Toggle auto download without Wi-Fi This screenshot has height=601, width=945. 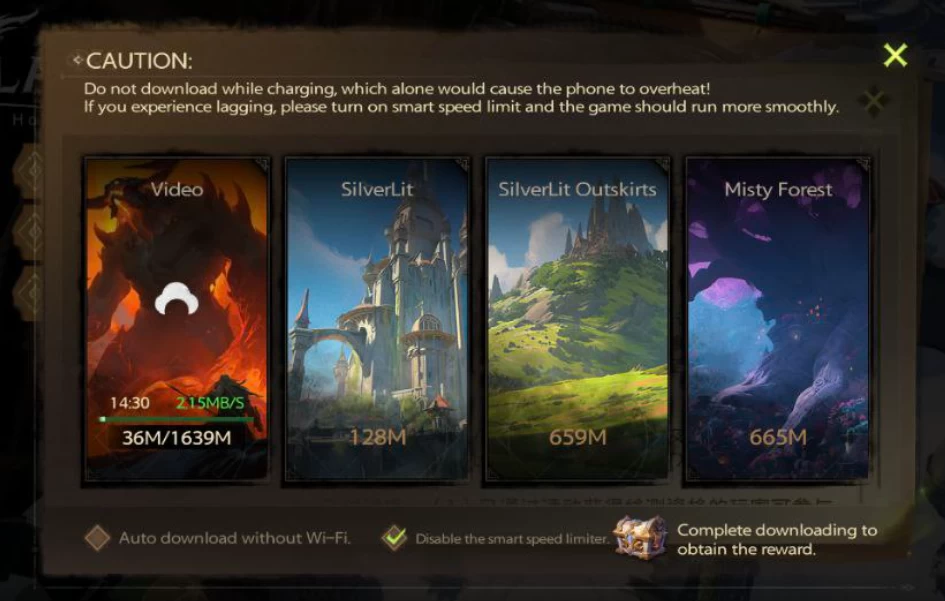coord(97,538)
